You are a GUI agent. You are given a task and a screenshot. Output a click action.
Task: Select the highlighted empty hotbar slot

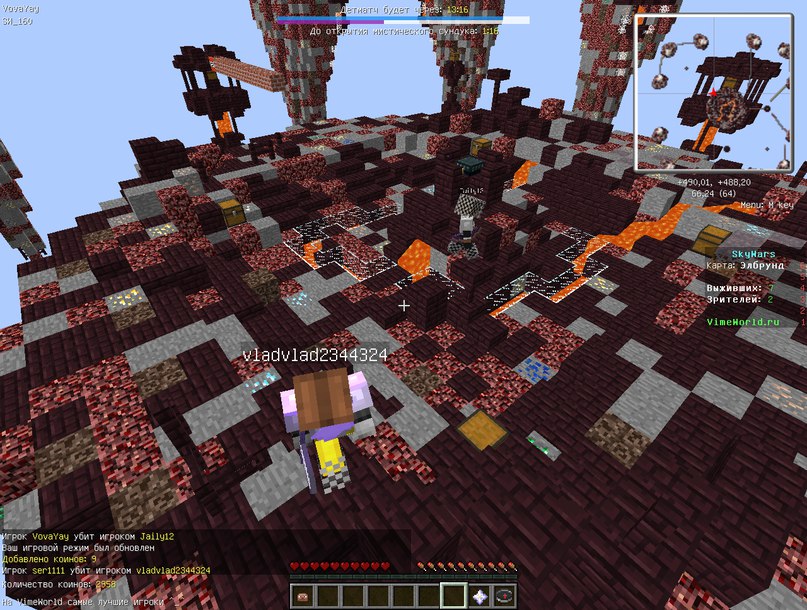pyautogui.click(x=454, y=597)
